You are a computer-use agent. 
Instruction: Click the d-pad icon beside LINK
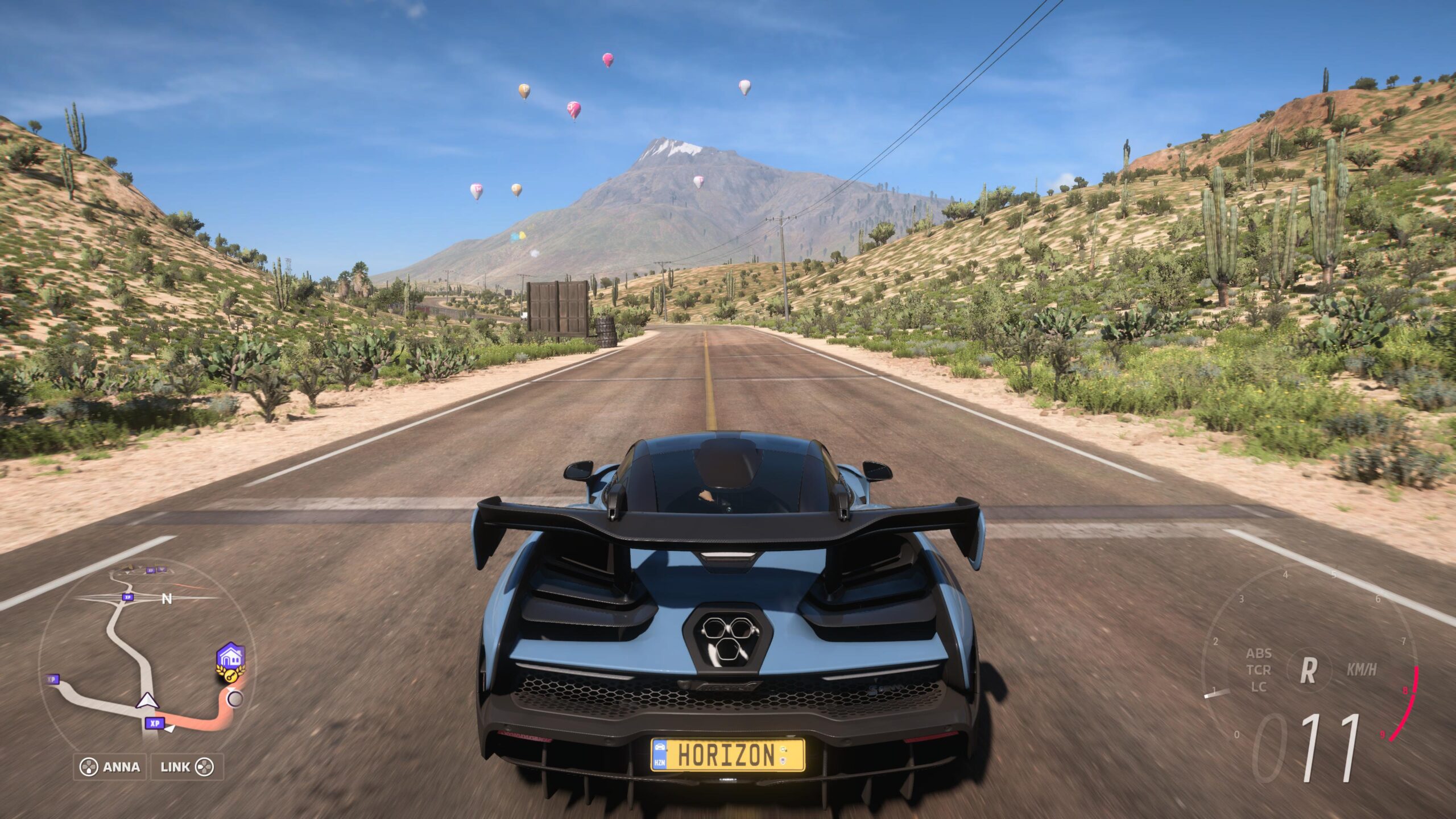(204, 767)
